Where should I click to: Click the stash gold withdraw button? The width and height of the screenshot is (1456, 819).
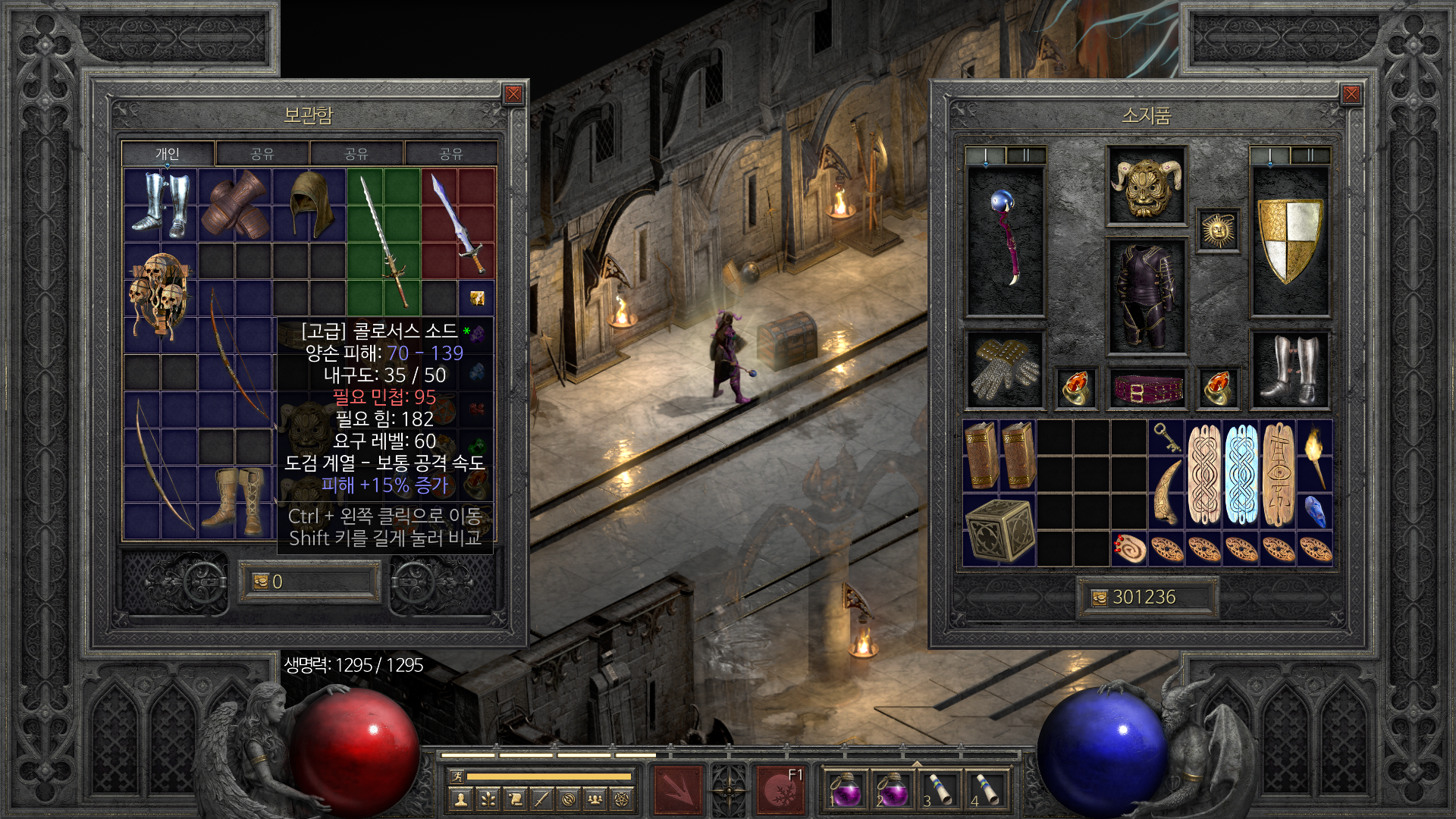pos(262,582)
